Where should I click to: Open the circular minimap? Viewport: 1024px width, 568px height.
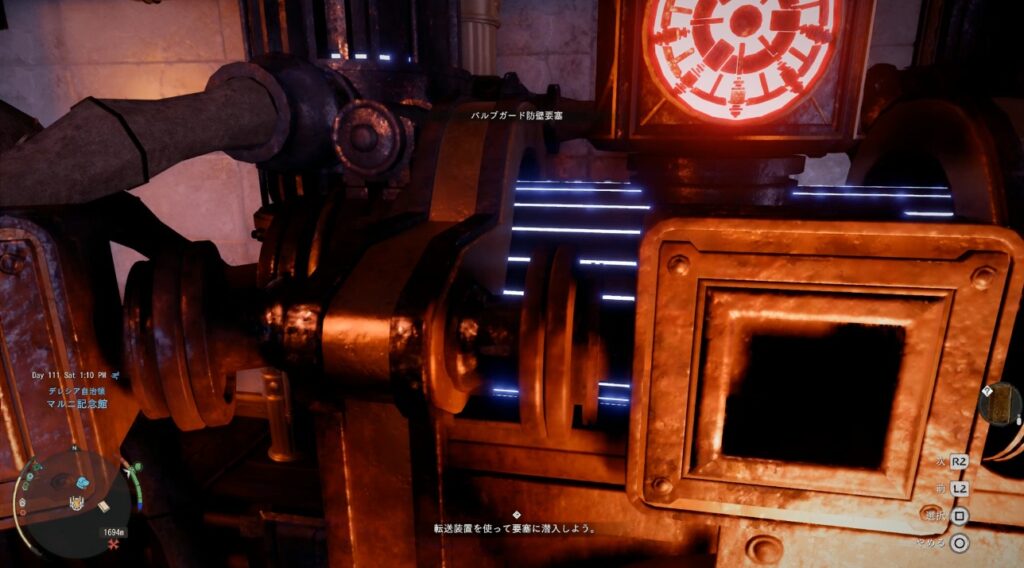pyautogui.click(x=74, y=500)
